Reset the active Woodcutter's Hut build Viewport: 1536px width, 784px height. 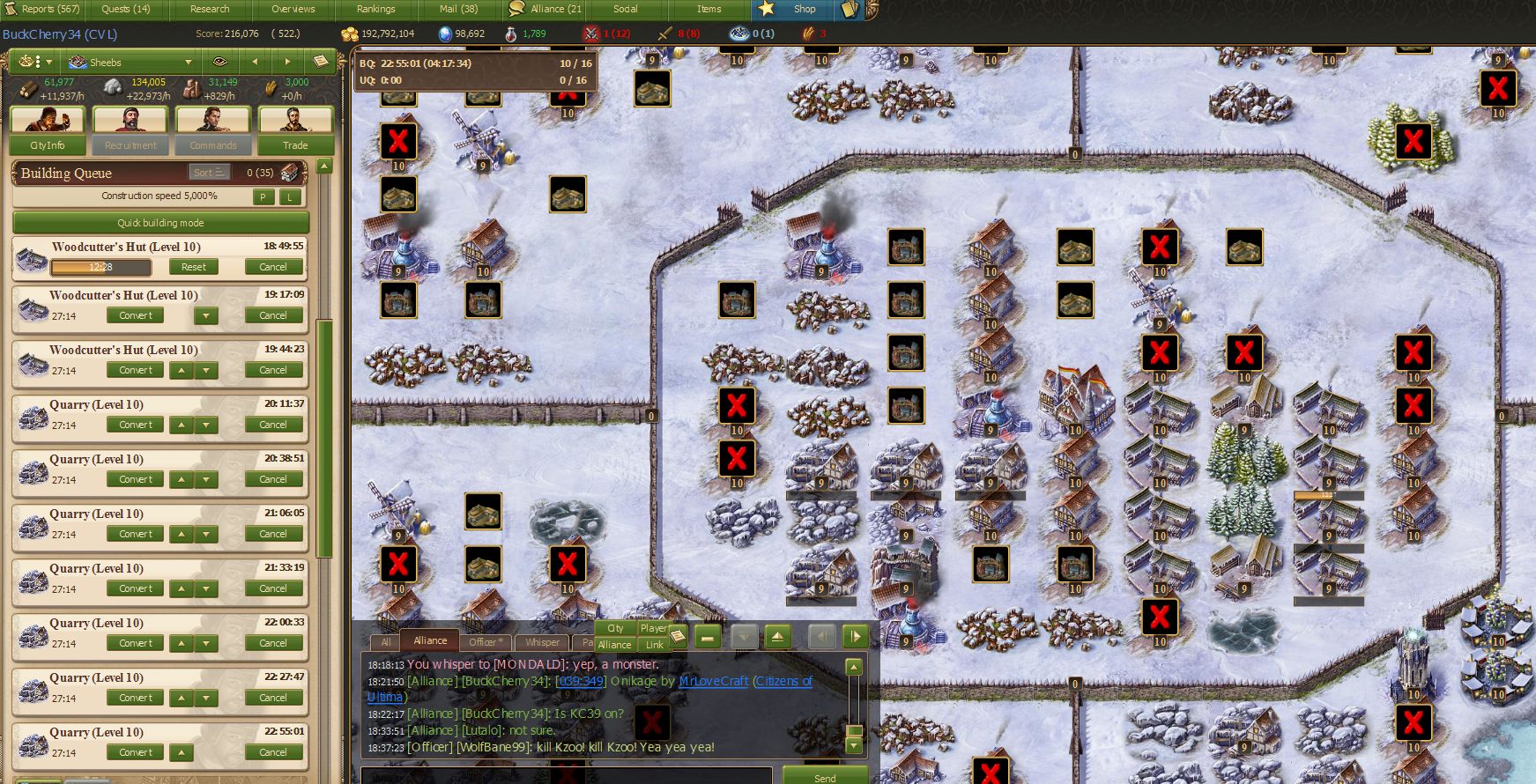coord(193,267)
